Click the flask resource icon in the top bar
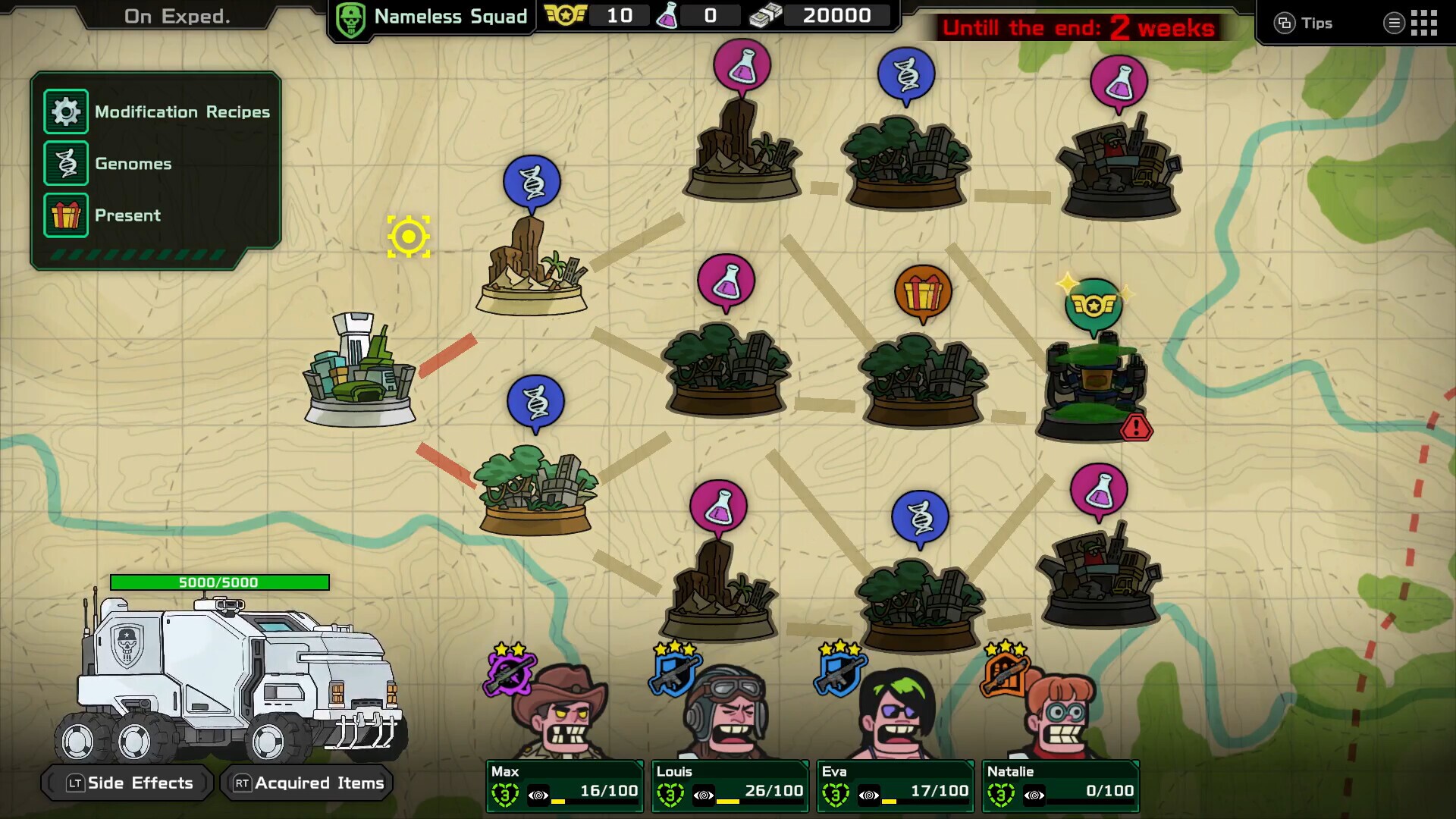 (x=667, y=14)
